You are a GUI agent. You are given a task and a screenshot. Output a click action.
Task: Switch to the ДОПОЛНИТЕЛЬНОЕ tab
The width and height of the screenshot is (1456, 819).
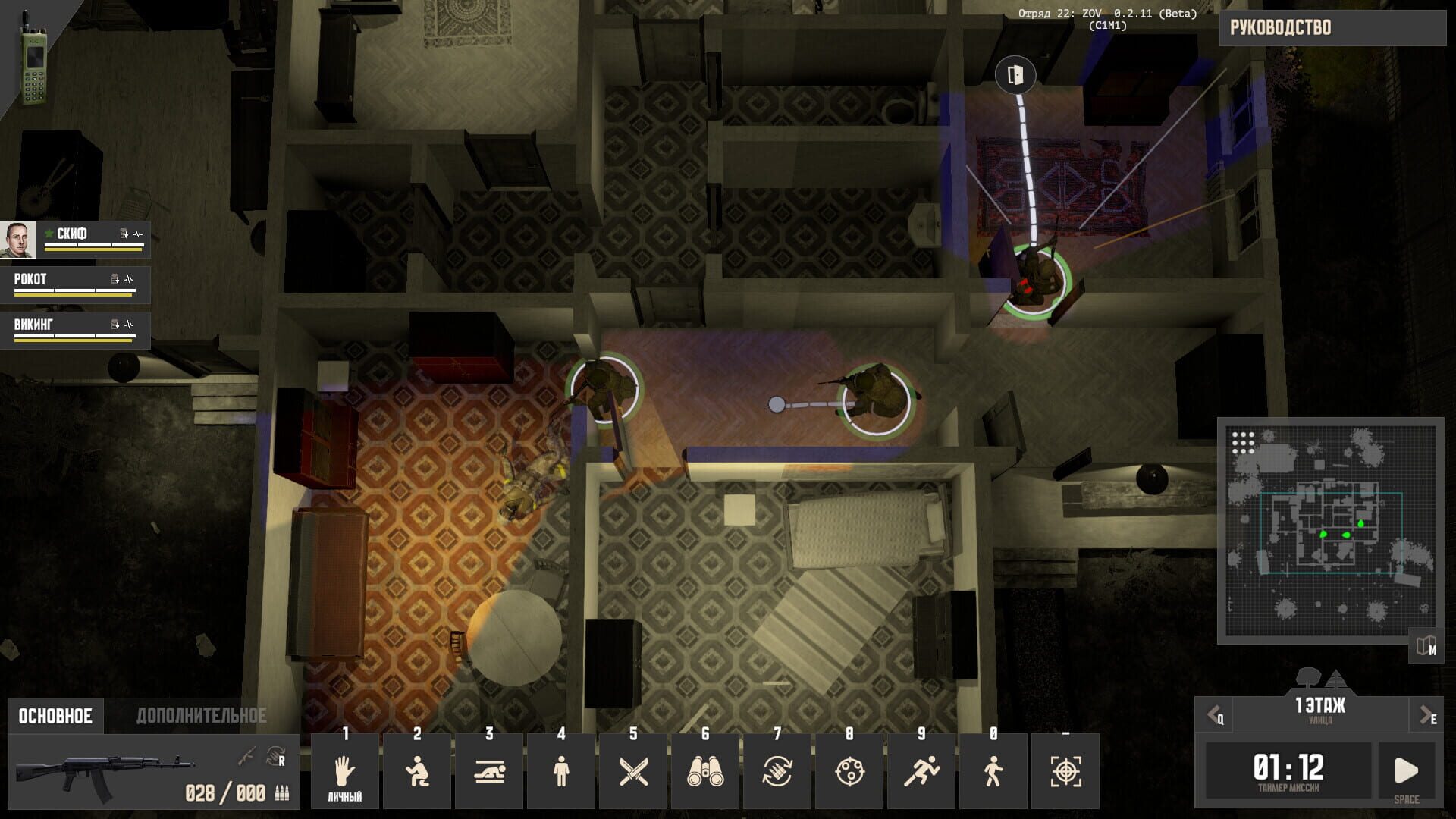click(x=201, y=714)
